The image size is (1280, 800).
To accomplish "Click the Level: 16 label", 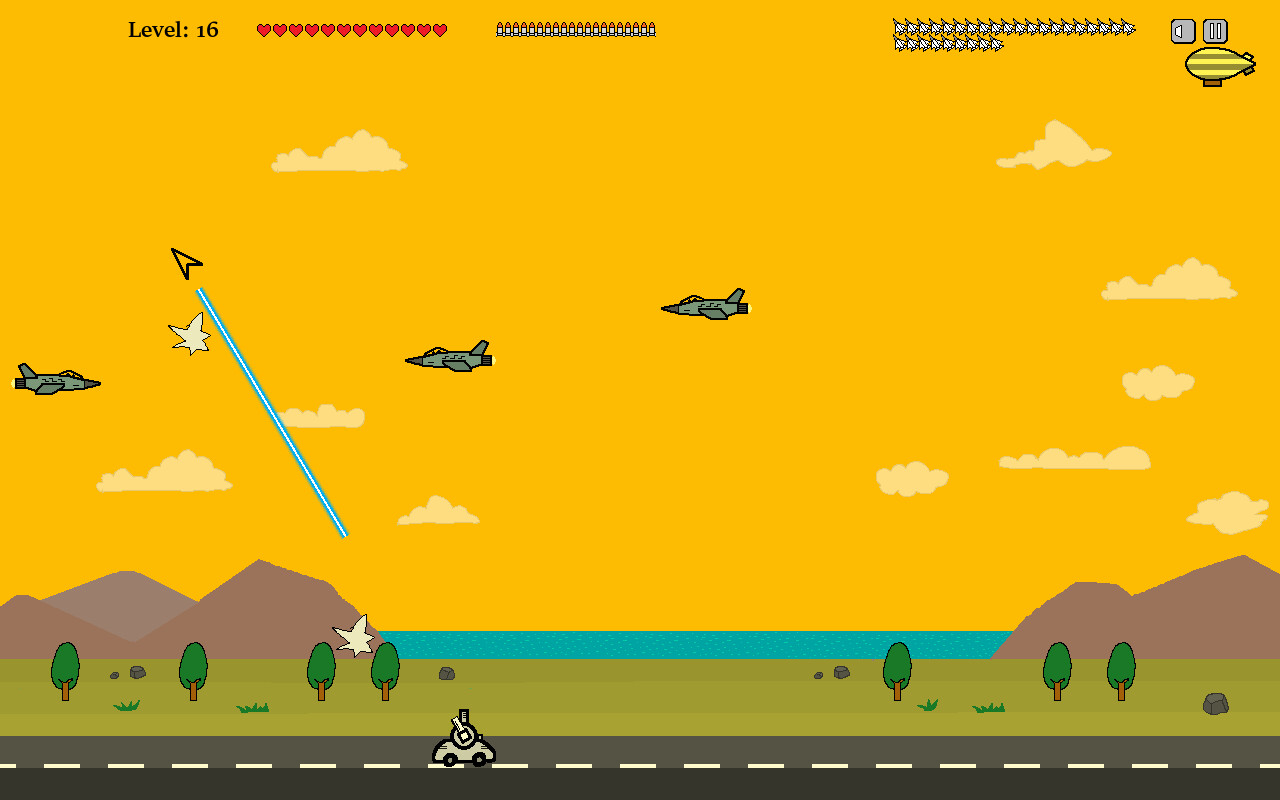I will pos(172,29).
